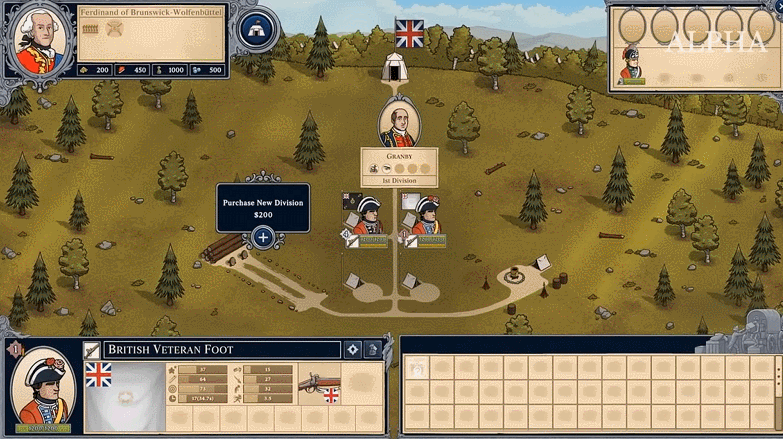Select the officer portrait in the top-right panel

click(x=631, y=62)
